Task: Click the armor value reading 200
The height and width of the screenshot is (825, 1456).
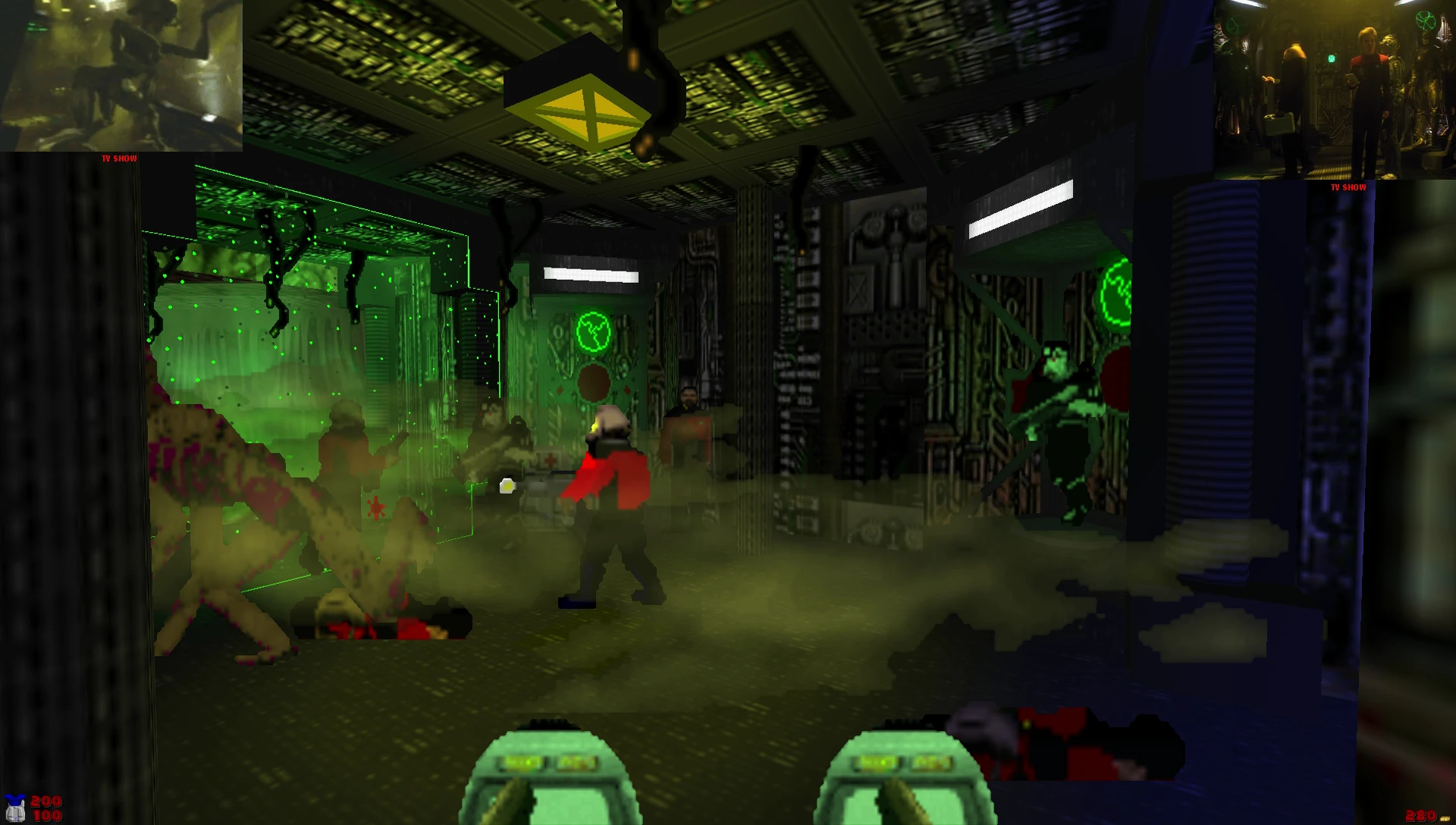Action: tap(47, 801)
